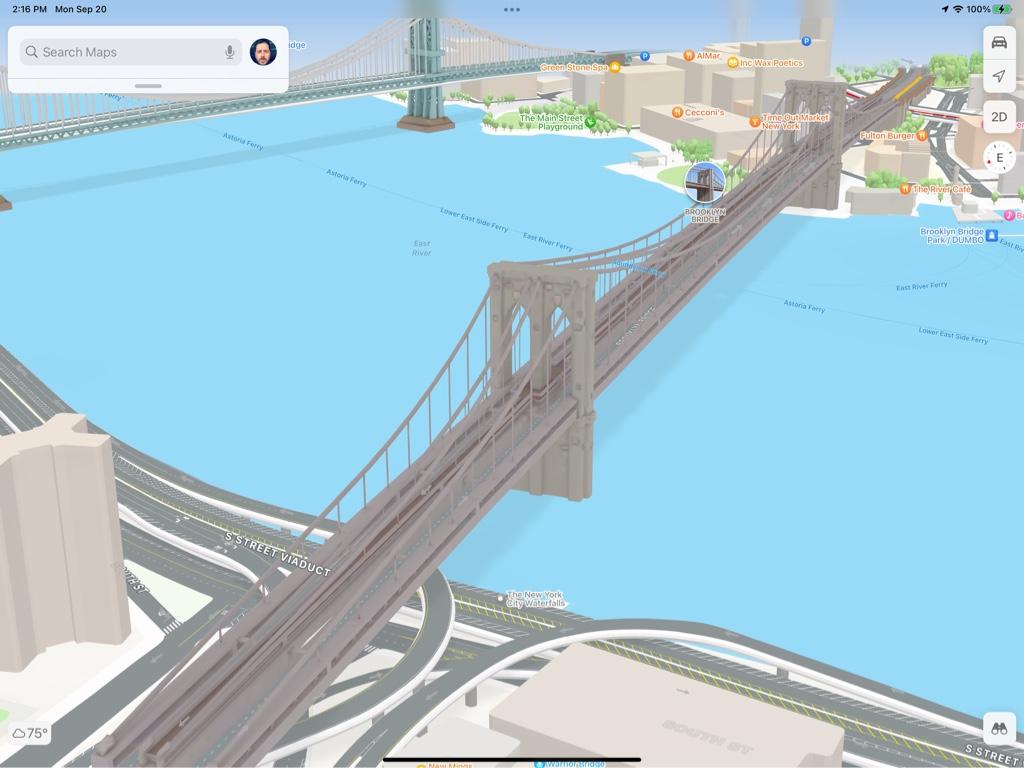Center map with the location arrow button
The width and height of the screenshot is (1024, 768).
click(999, 76)
